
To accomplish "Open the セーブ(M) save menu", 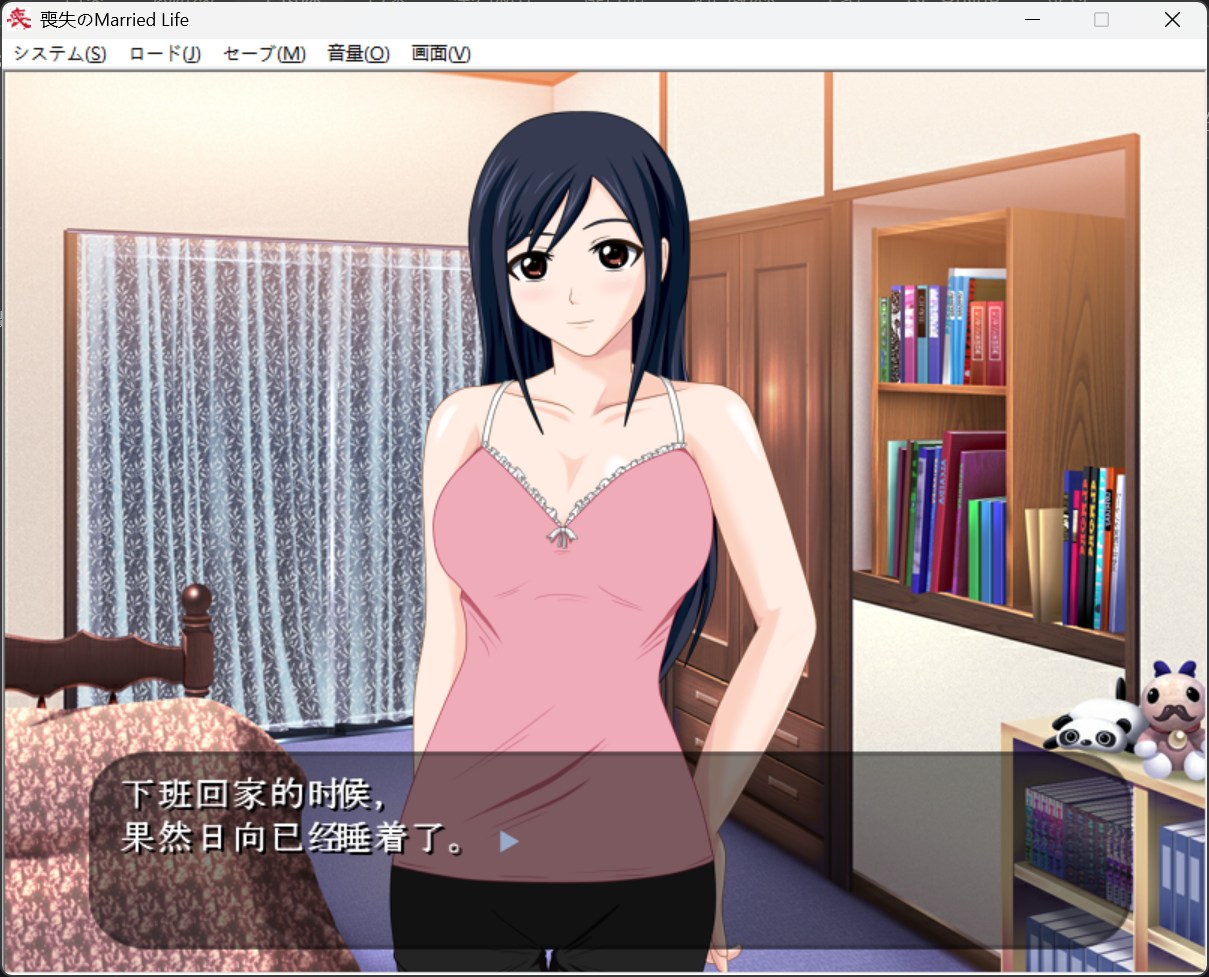I will (x=264, y=54).
